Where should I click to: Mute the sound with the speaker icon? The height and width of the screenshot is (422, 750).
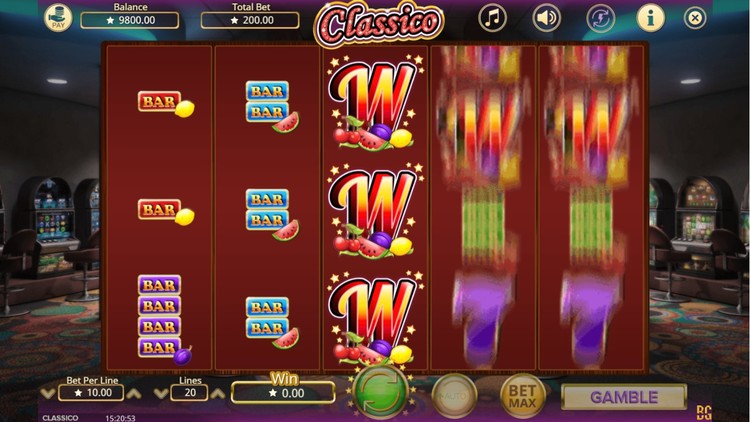coord(546,17)
